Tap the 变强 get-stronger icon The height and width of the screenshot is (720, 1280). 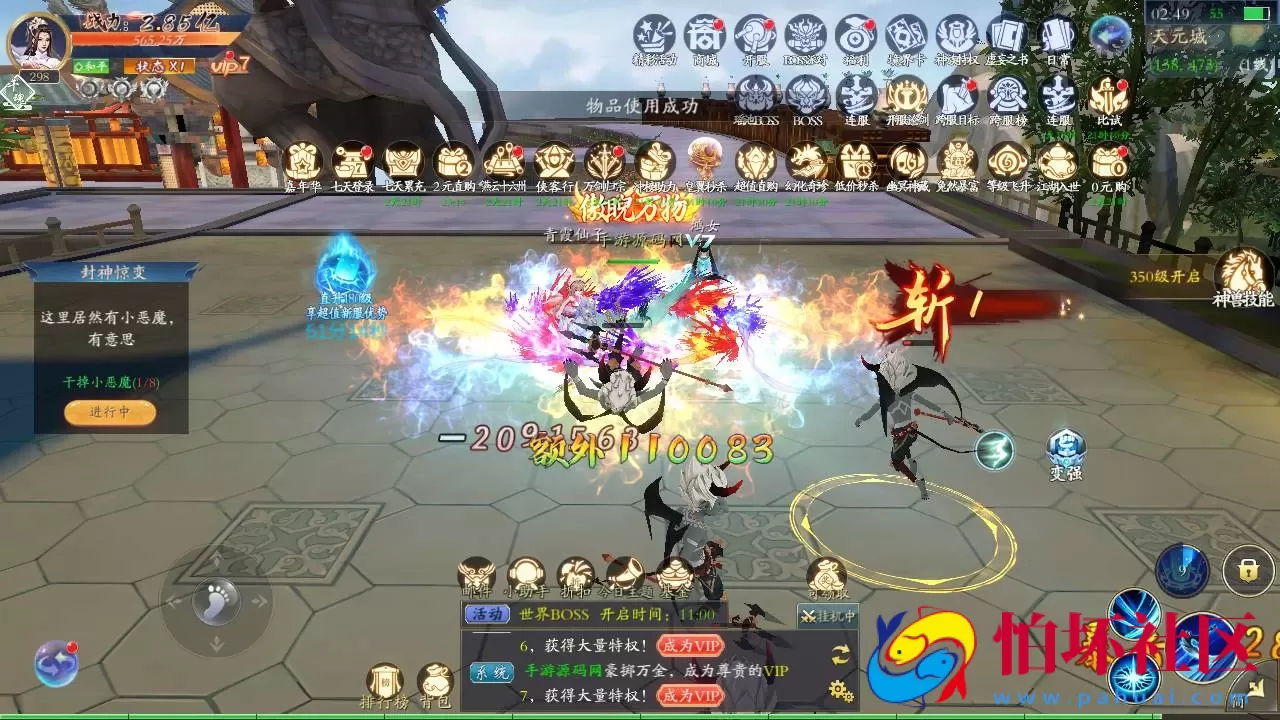pos(1066,451)
